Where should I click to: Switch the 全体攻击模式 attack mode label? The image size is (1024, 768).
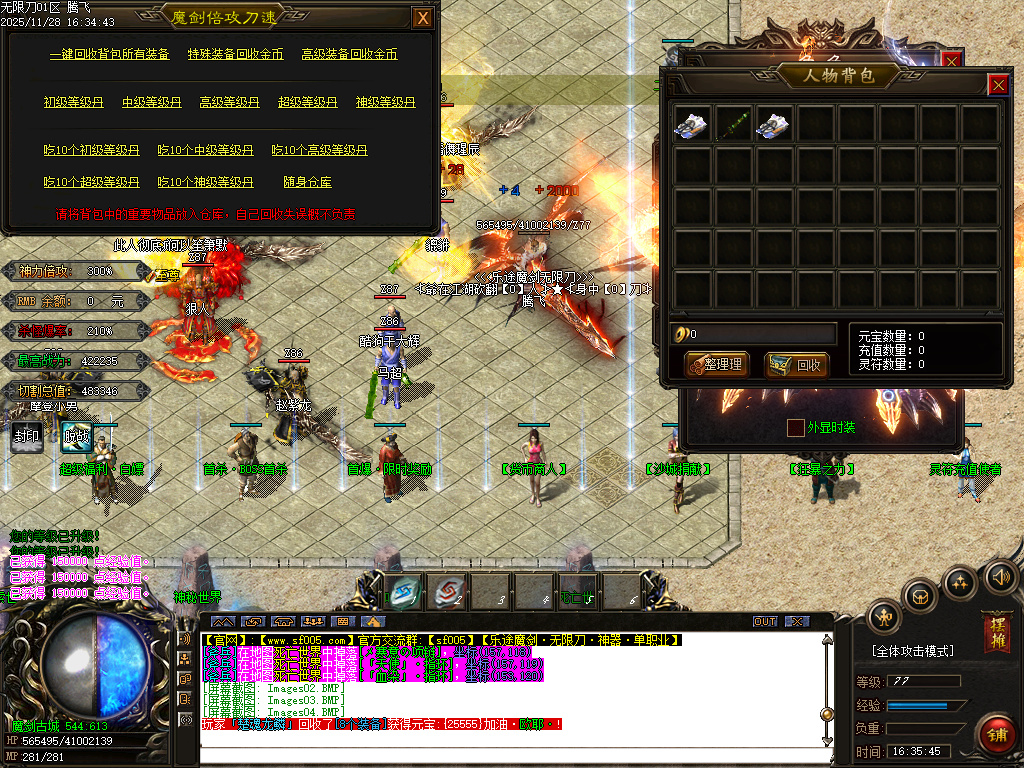click(x=912, y=651)
